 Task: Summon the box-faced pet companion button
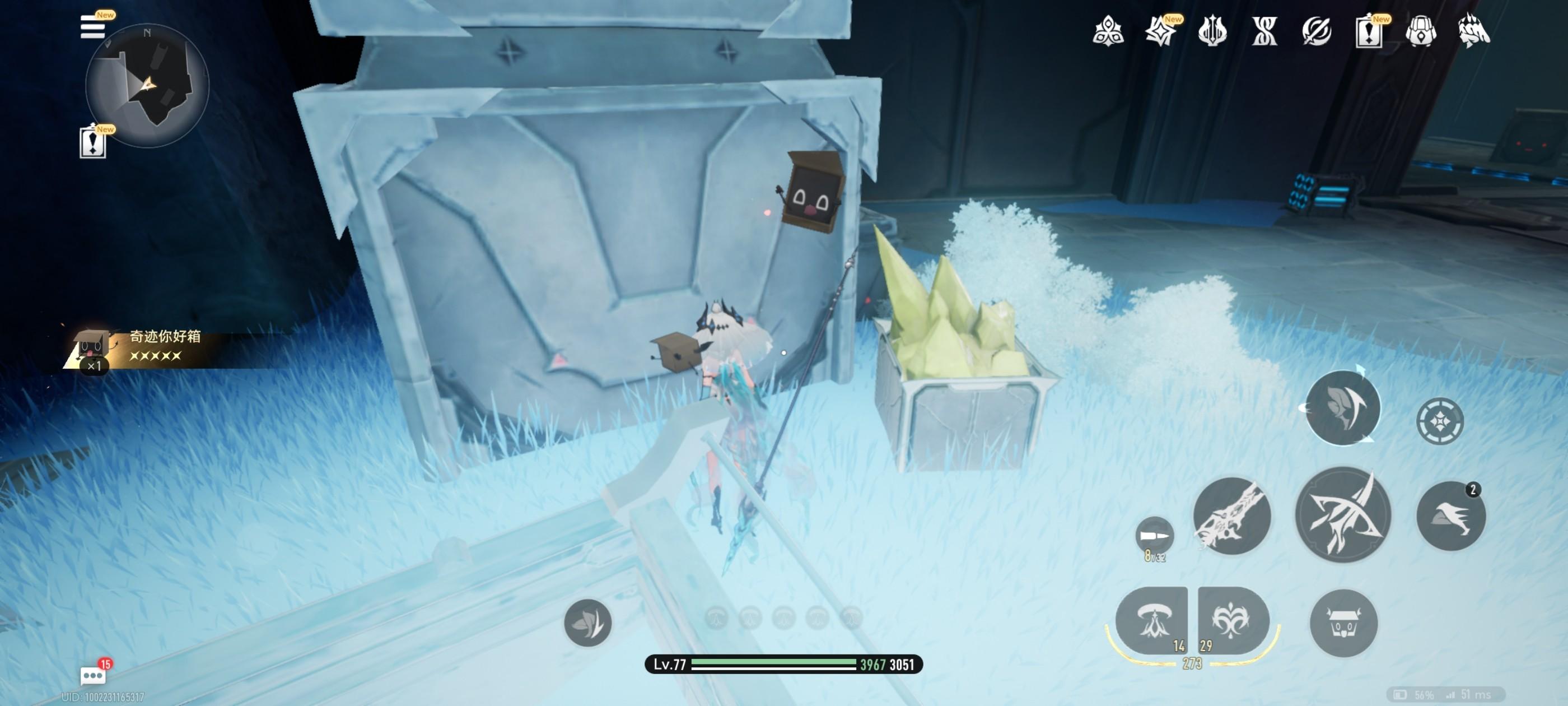pyautogui.click(x=1343, y=623)
